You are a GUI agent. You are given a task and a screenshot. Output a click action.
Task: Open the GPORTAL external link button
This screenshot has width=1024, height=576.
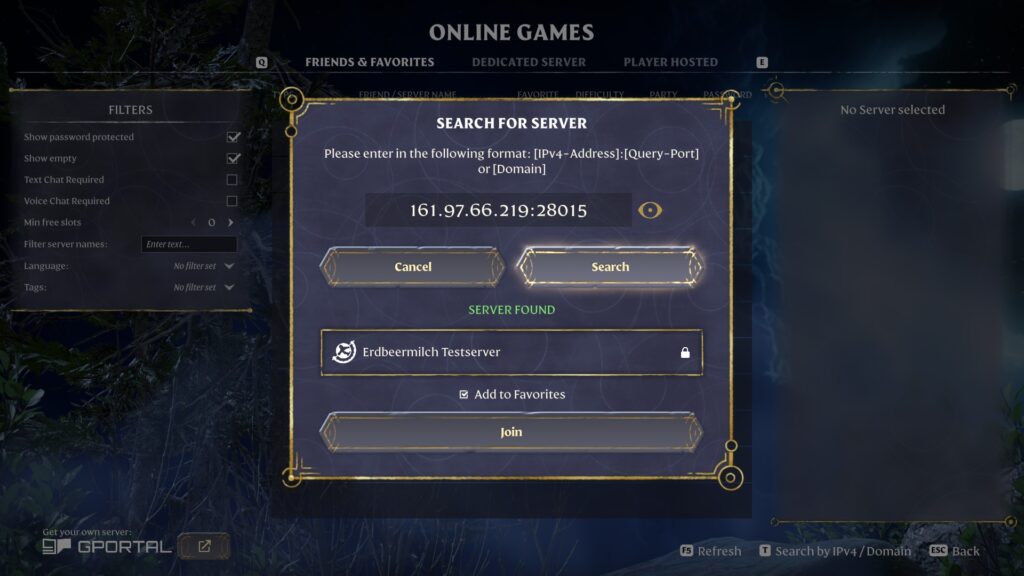click(x=204, y=546)
